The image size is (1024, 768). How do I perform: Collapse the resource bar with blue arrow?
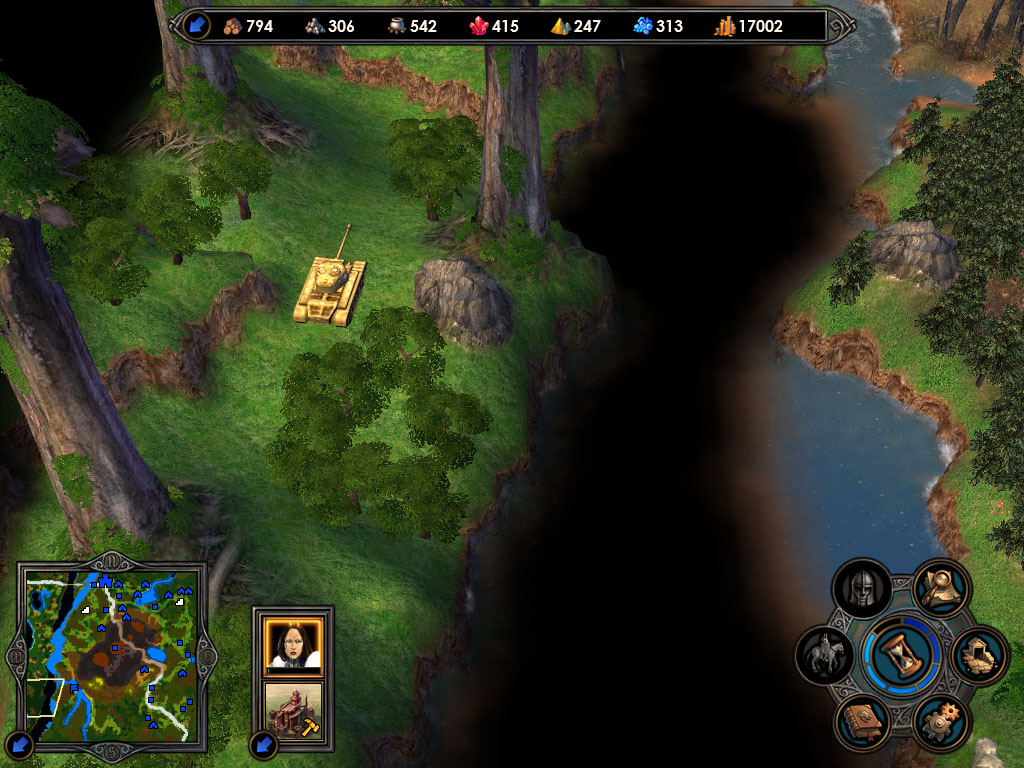click(196, 25)
